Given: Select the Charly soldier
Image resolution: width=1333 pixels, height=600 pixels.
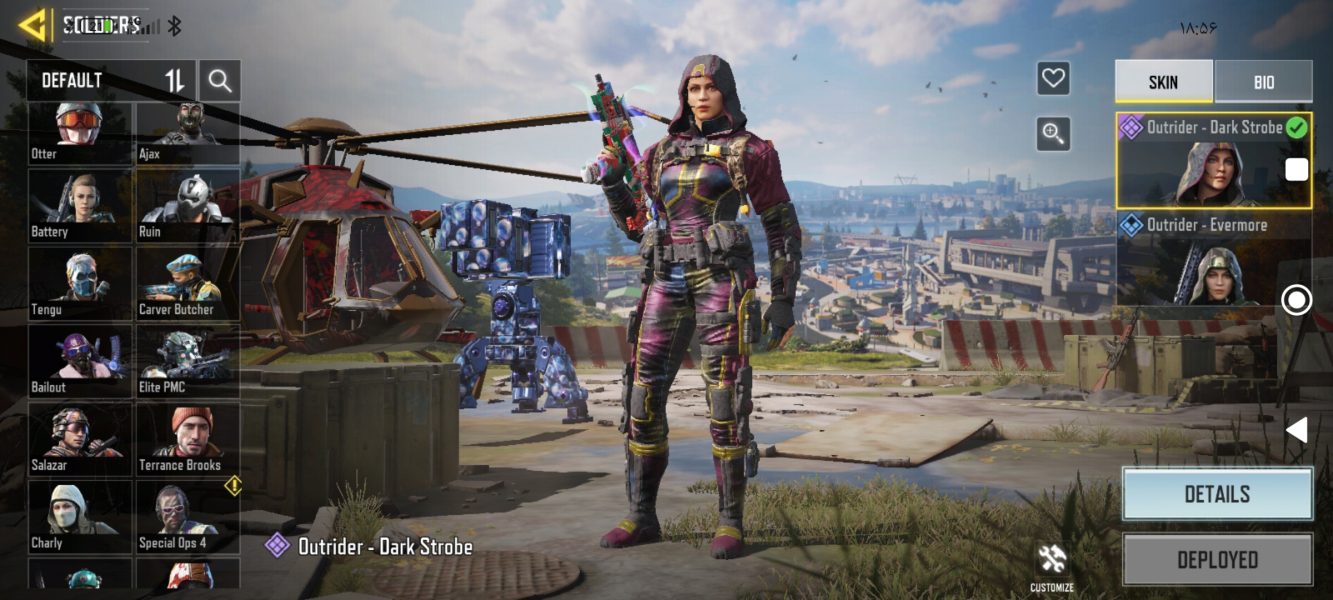Looking at the screenshot, I should click(x=79, y=517).
